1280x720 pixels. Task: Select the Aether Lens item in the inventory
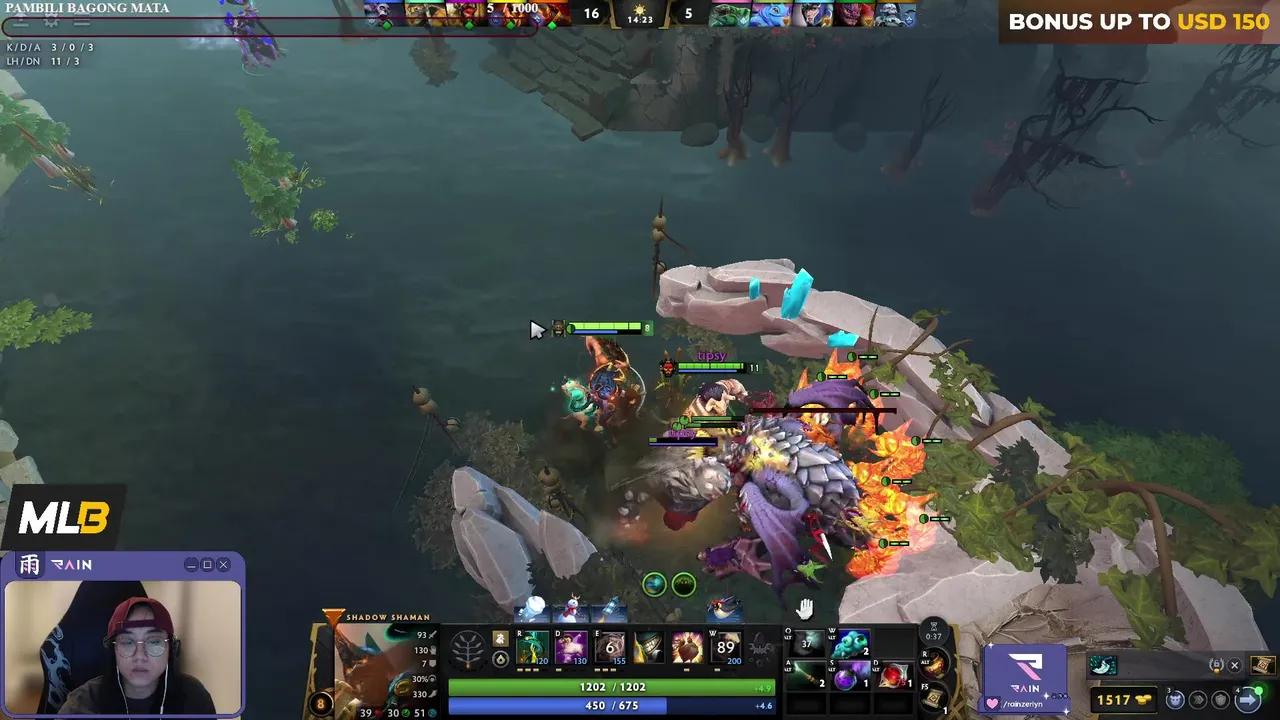click(x=848, y=645)
